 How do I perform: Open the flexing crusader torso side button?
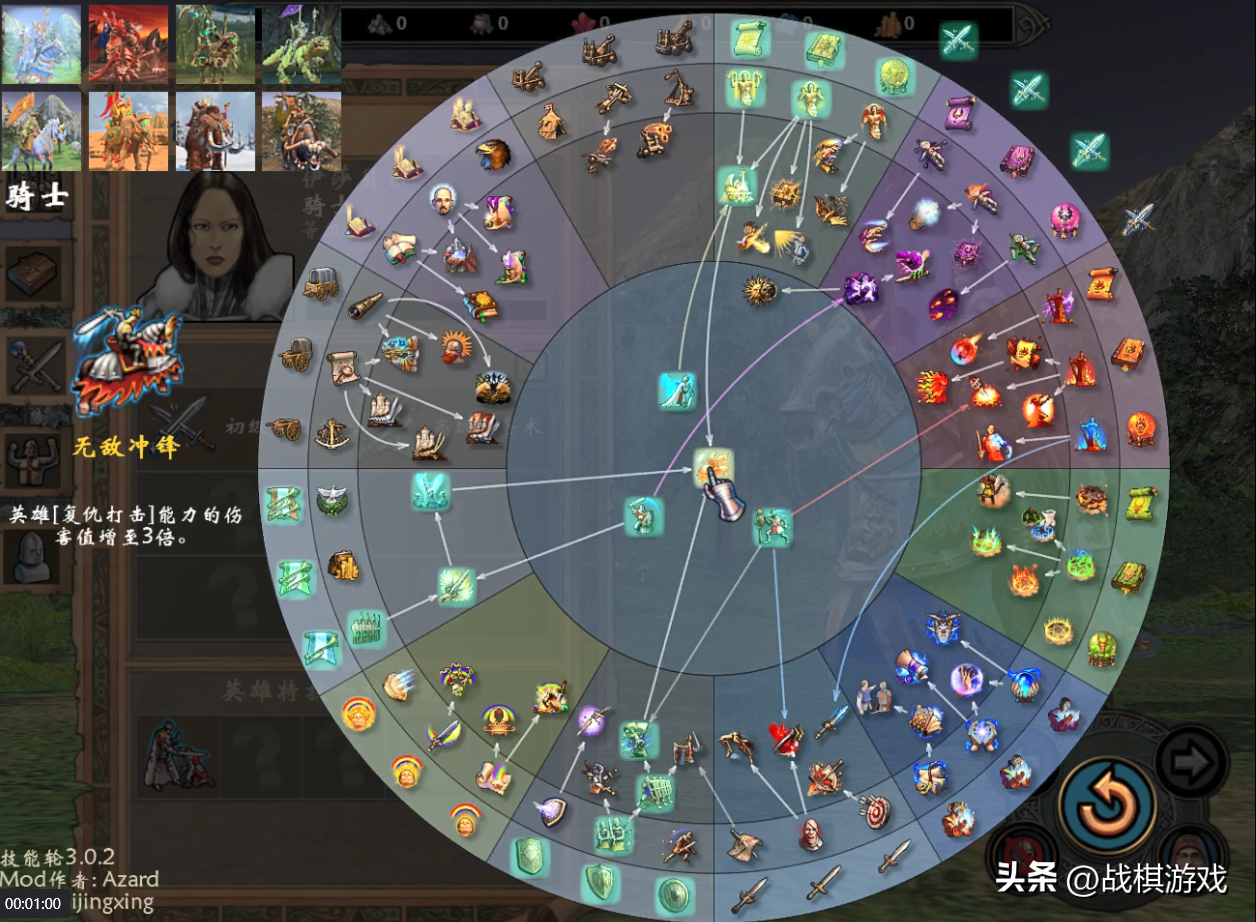pyautogui.click(x=35, y=460)
